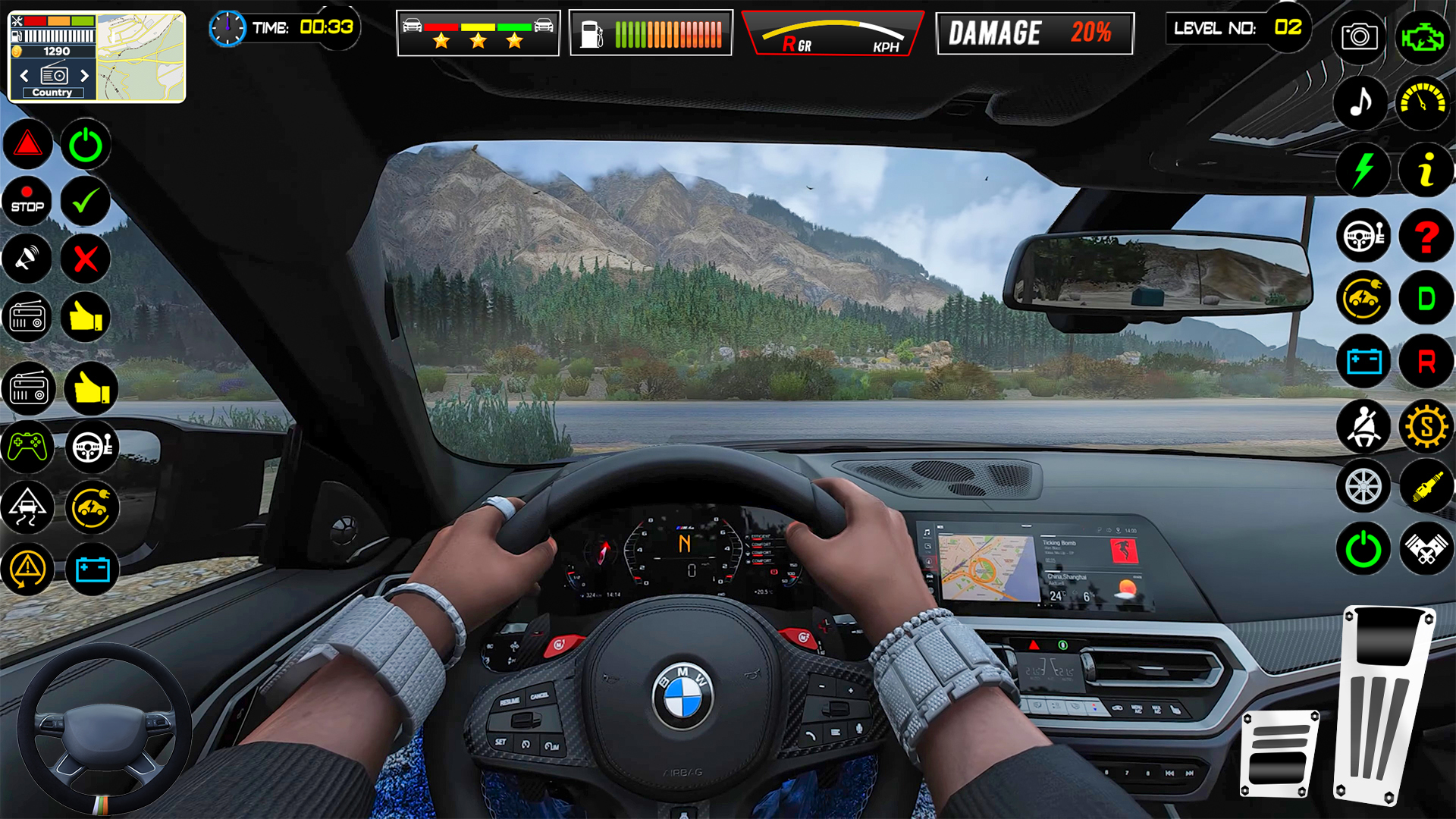1456x819 pixels.
Task: Tap the red hazard triangle button
Action: tap(27, 144)
